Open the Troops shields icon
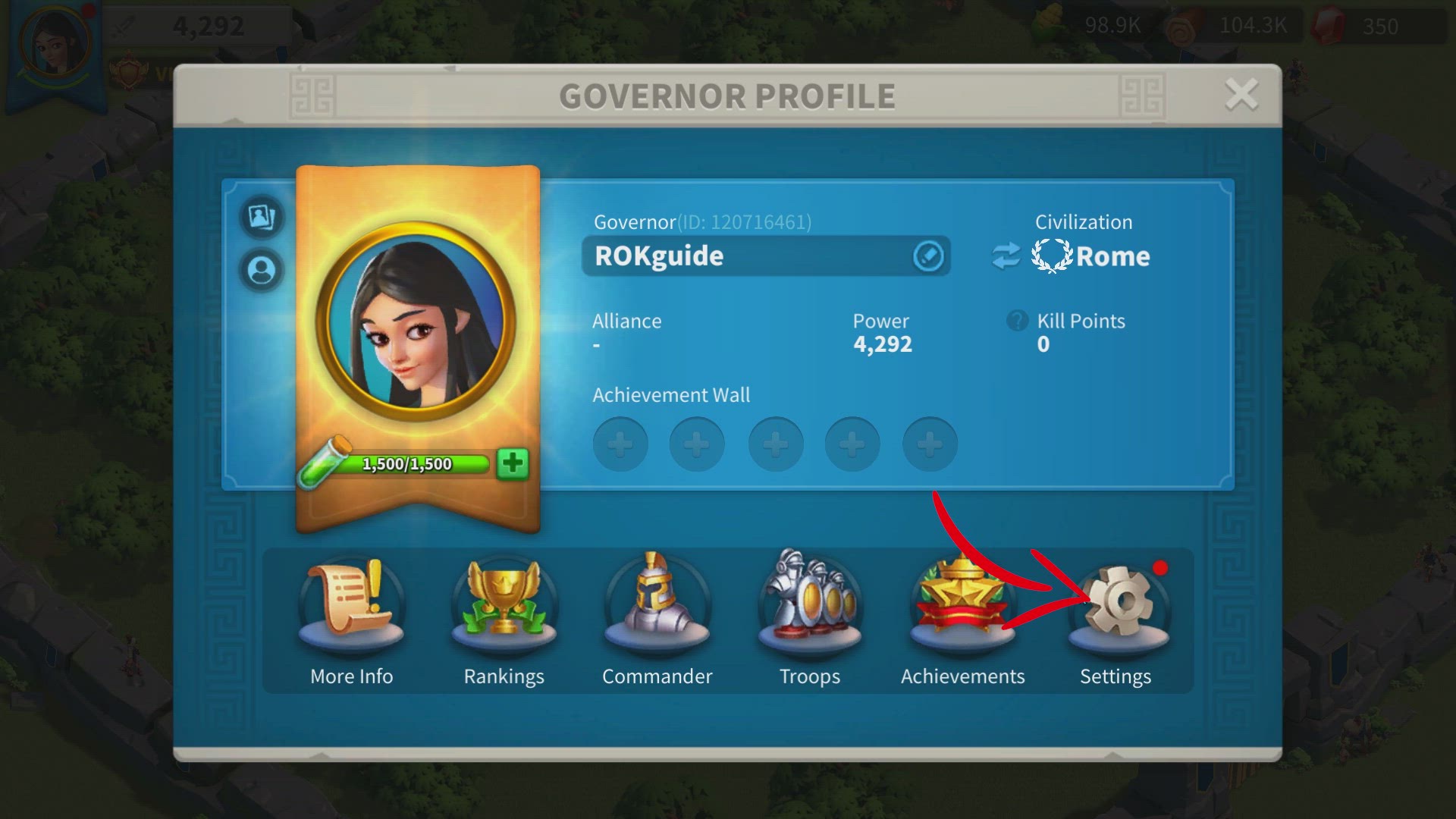 (809, 603)
